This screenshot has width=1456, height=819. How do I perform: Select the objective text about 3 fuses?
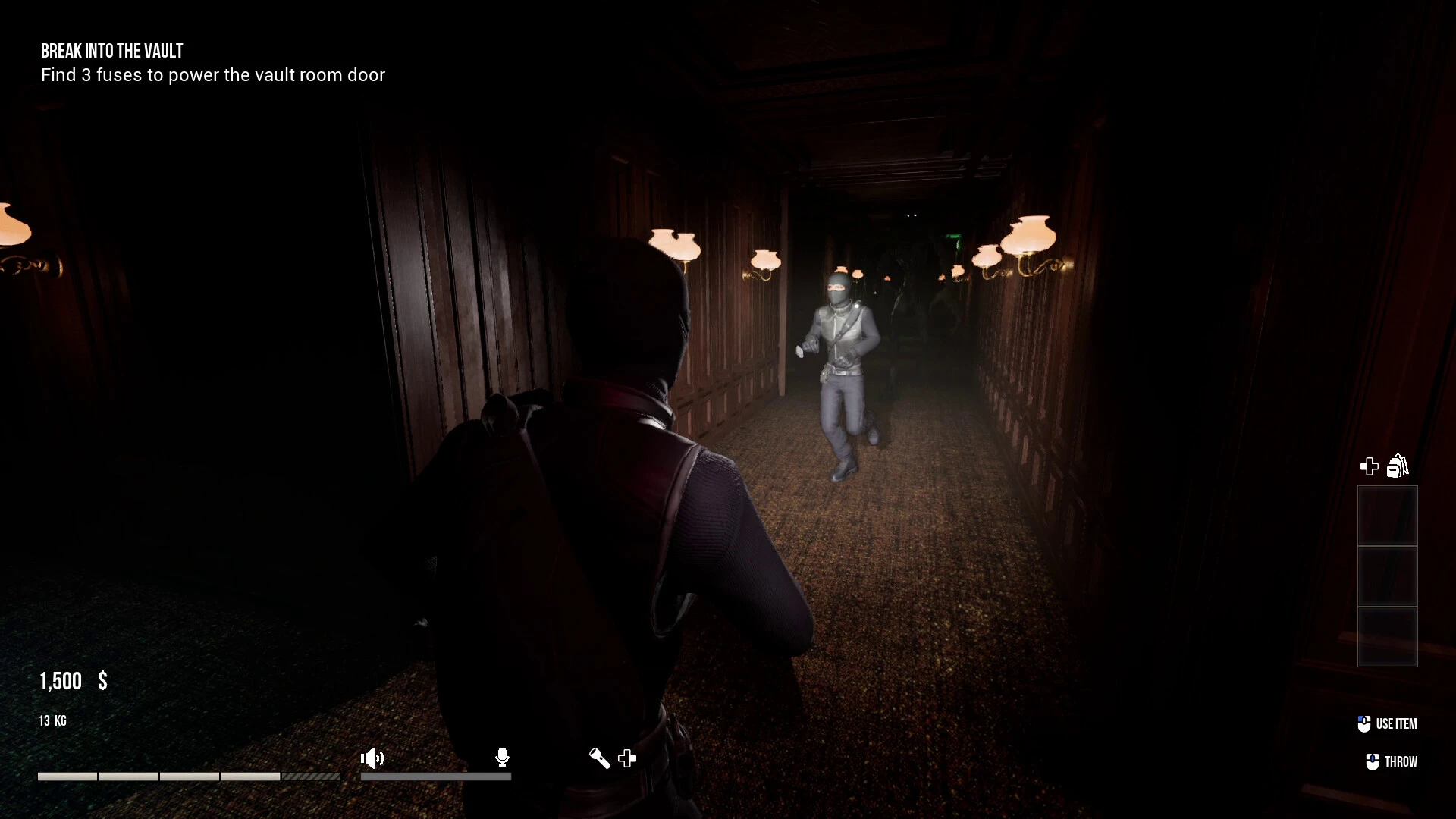pyautogui.click(x=213, y=75)
